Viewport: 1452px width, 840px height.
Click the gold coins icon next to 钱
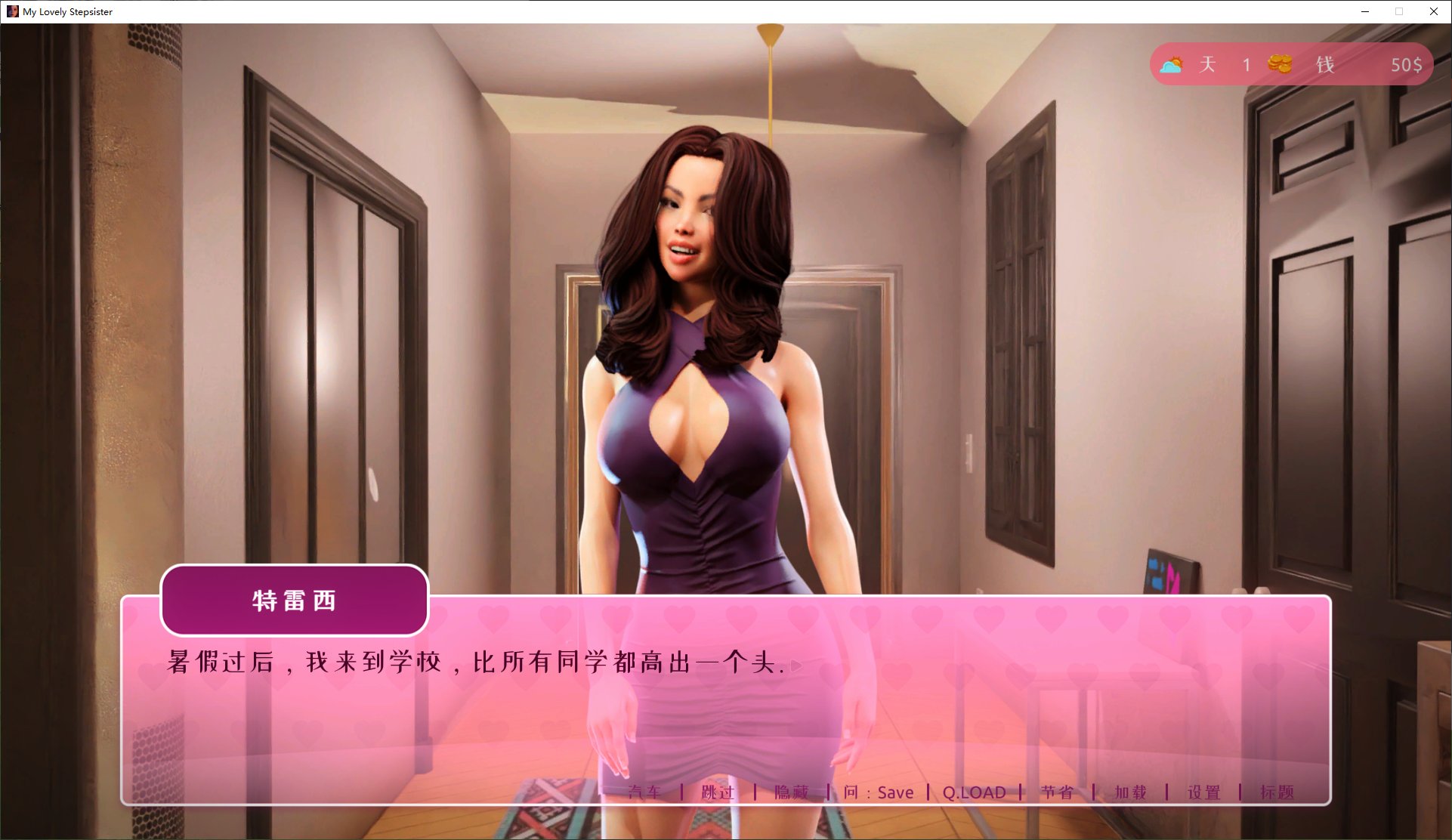coord(1280,64)
